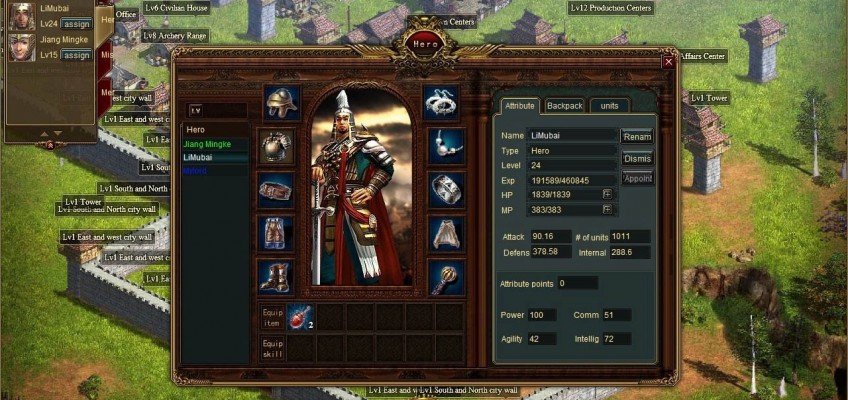Click the HP refill plus button
Viewport: 848px width, 400px height.
(x=607, y=194)
